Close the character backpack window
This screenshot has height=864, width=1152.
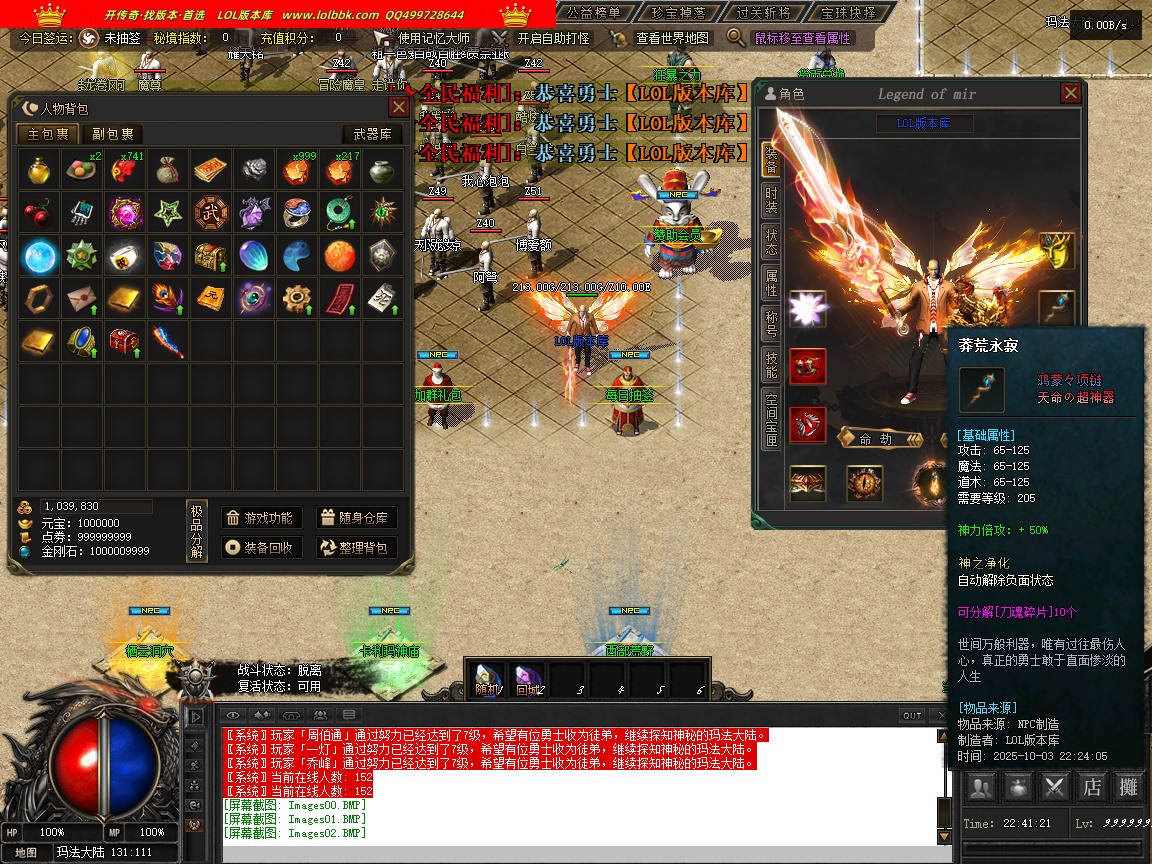click(398, 108)
